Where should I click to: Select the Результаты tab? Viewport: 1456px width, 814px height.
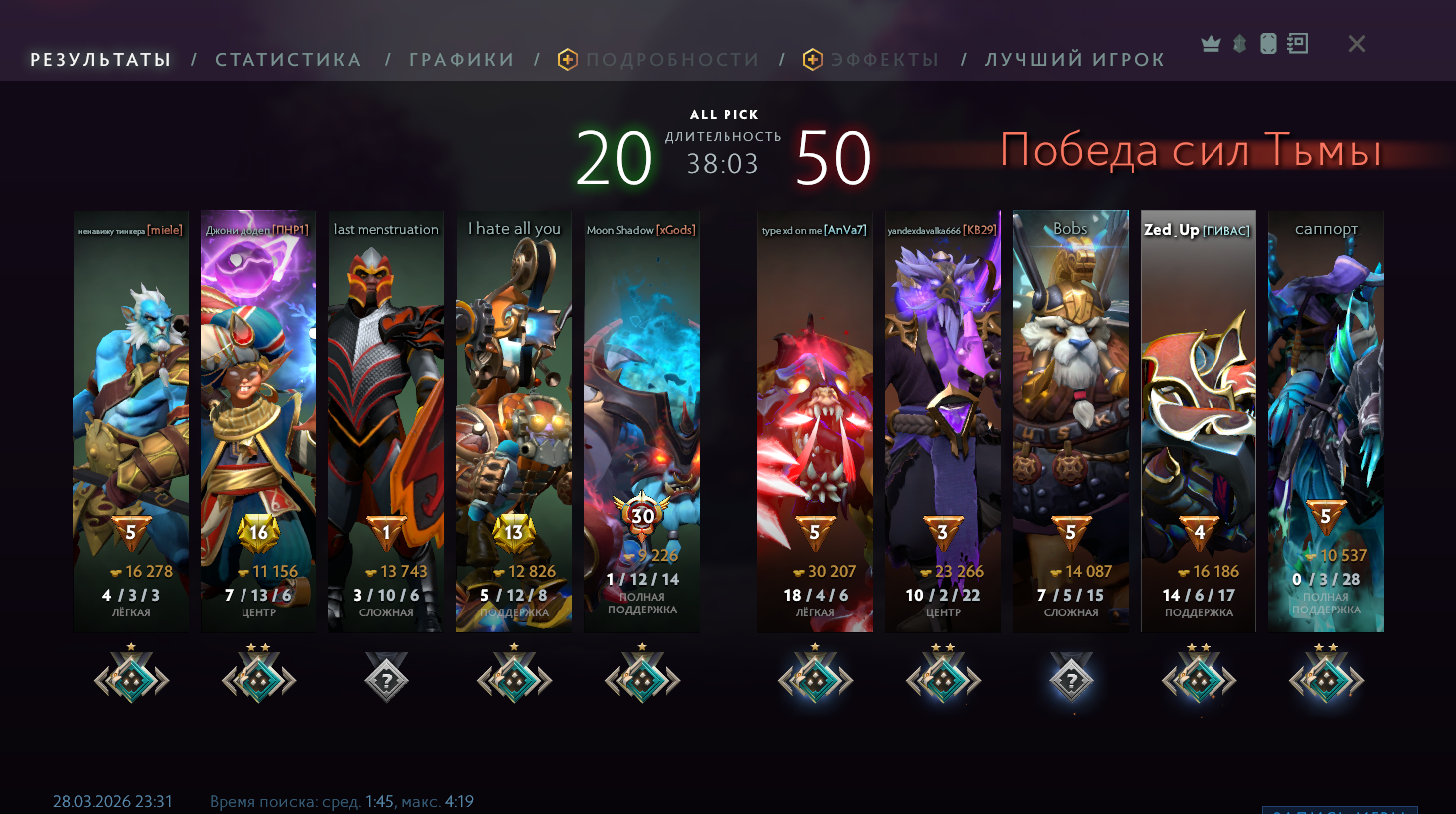[x=101, y=60]
